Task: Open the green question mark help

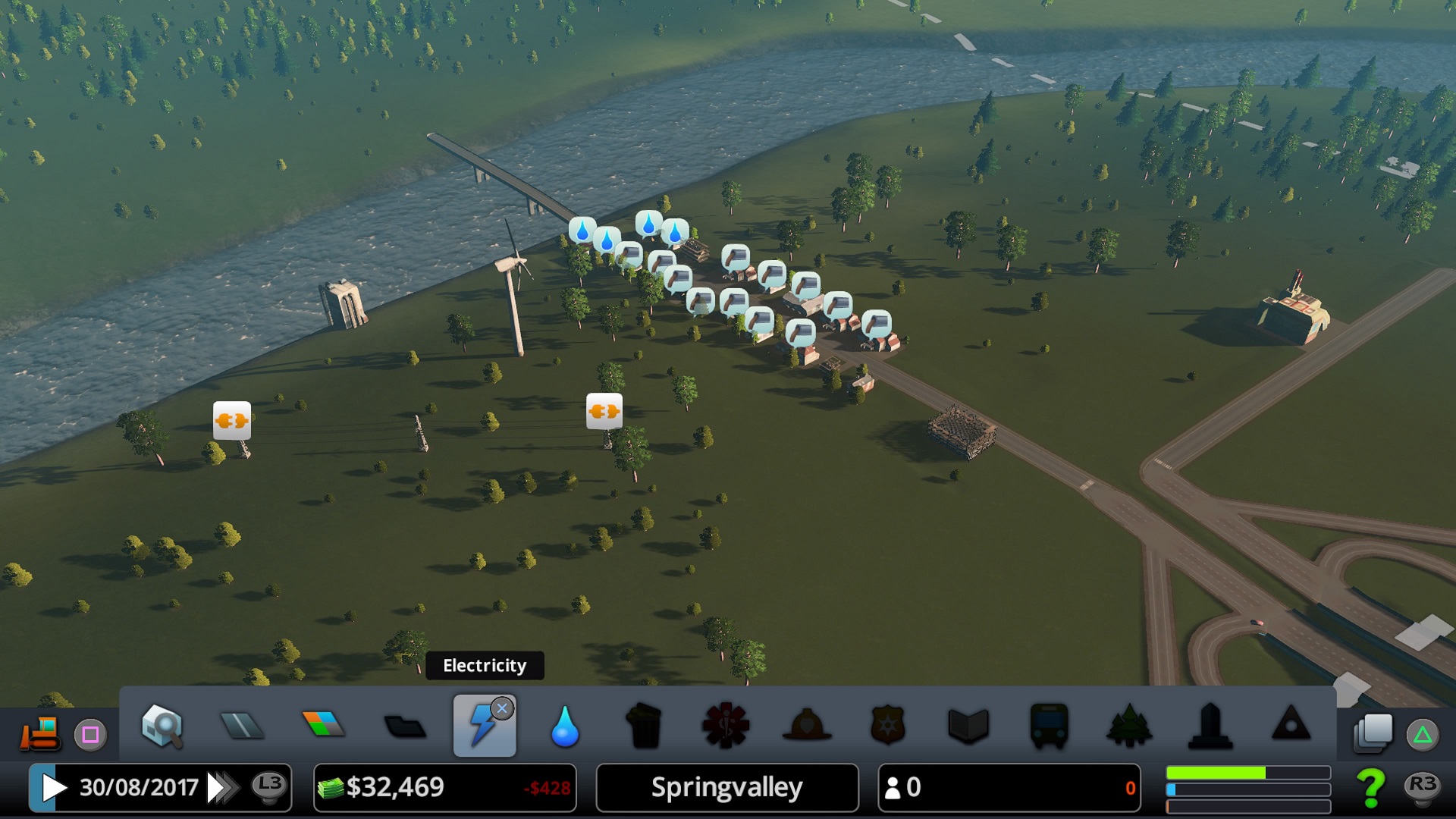Action: [1370, 788]
